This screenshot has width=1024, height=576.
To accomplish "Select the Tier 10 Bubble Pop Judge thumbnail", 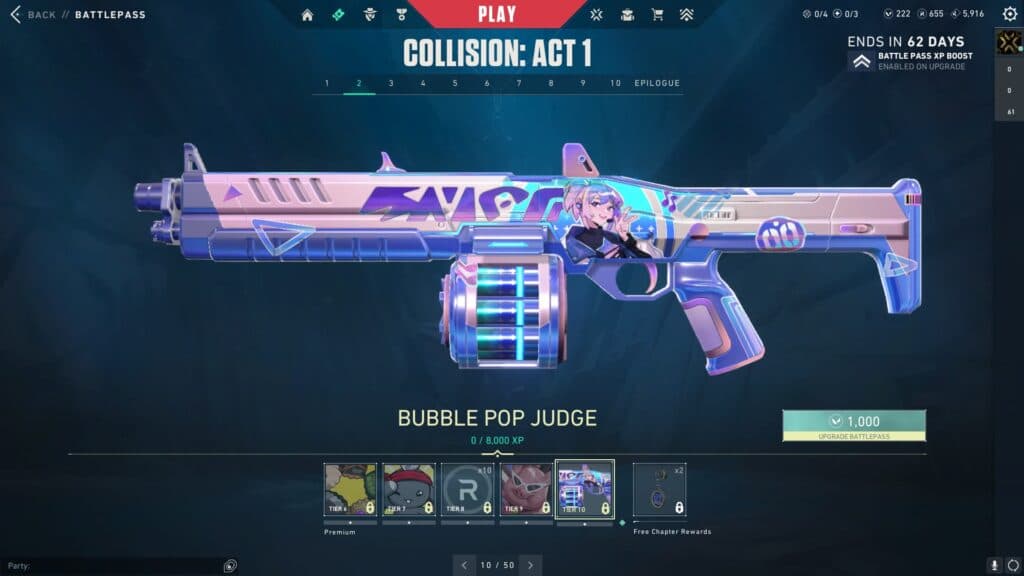I will coord(585,489).
